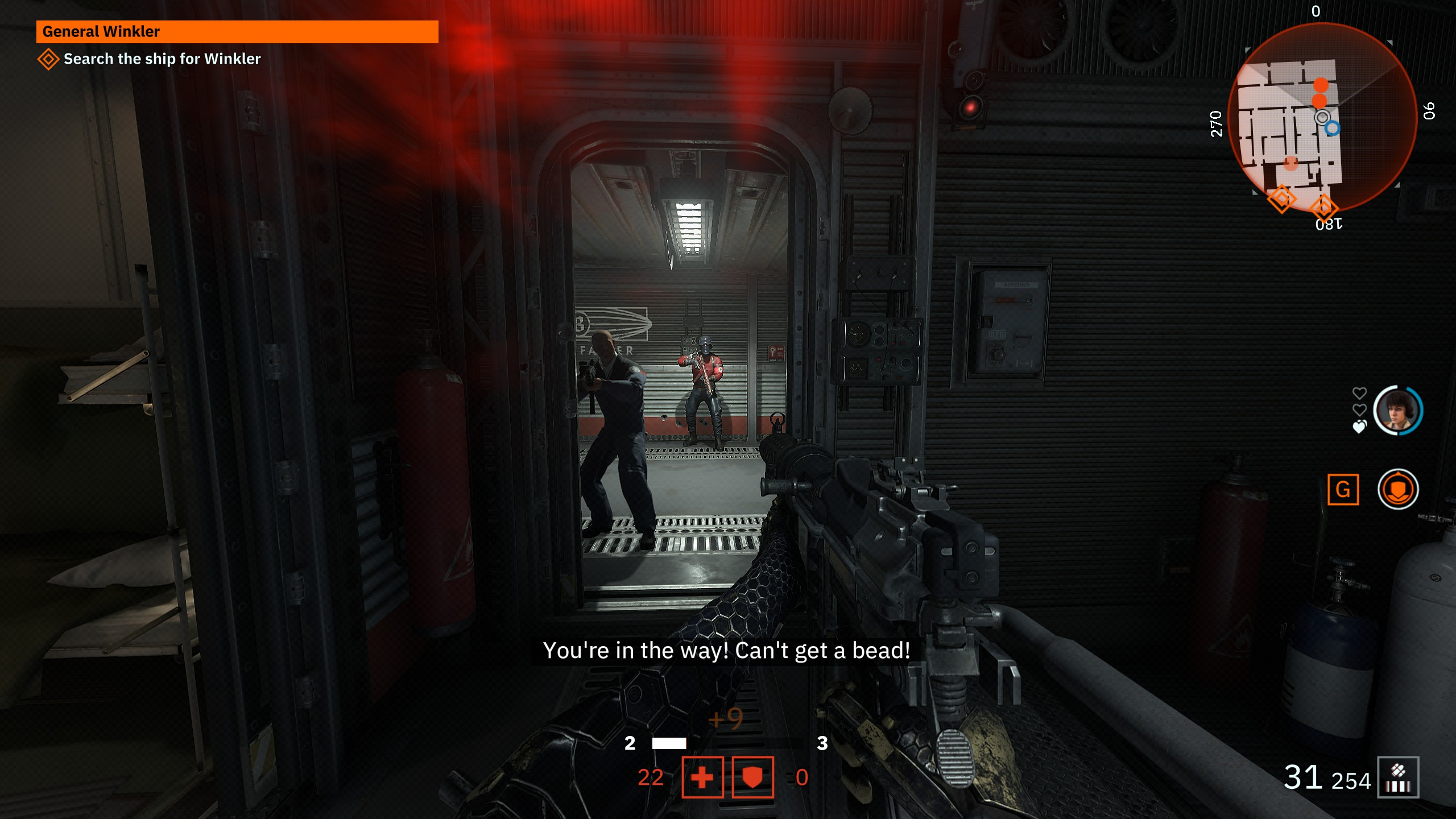Click the red armor shield icon
Viewport: 1456px width, 819px height.
752,777
